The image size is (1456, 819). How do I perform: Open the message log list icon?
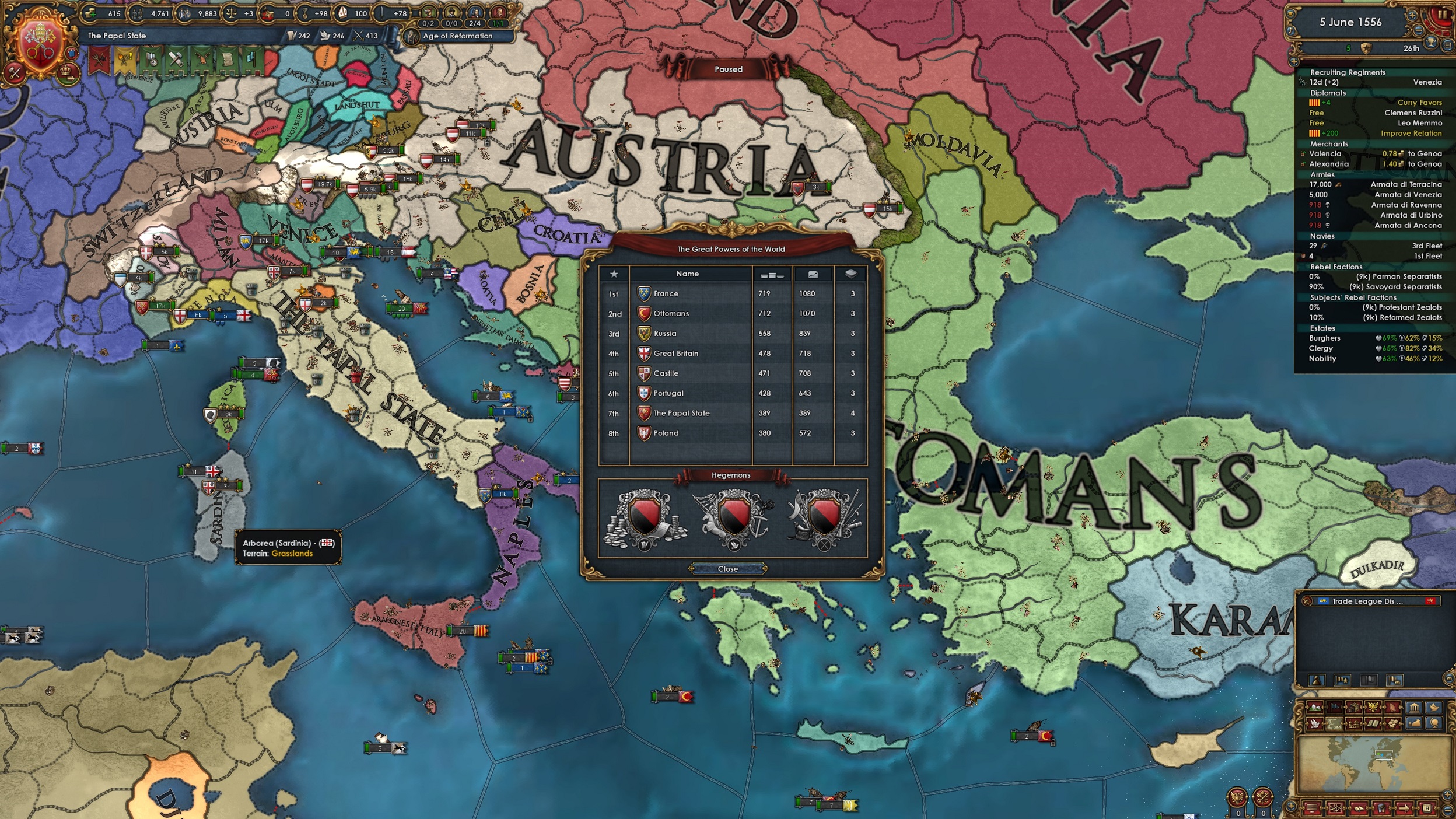tap(1447, 45)
